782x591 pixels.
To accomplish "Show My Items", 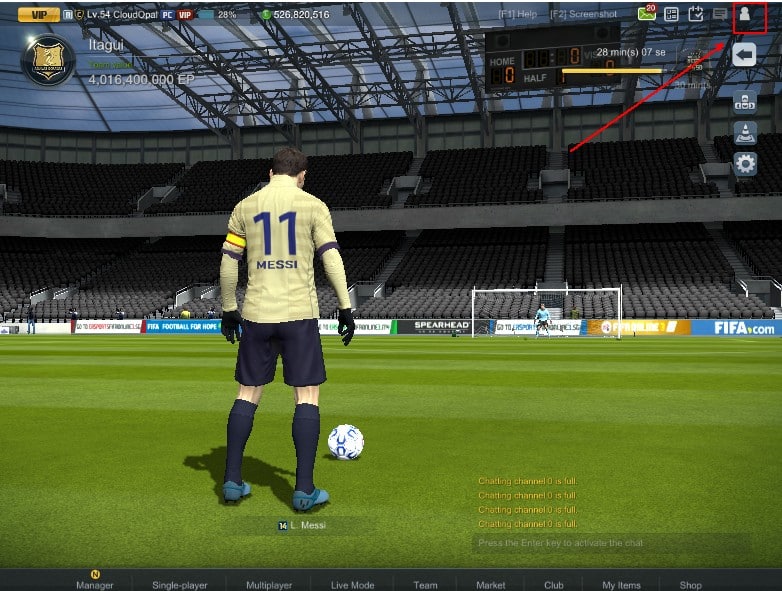I will pos(621,584).
